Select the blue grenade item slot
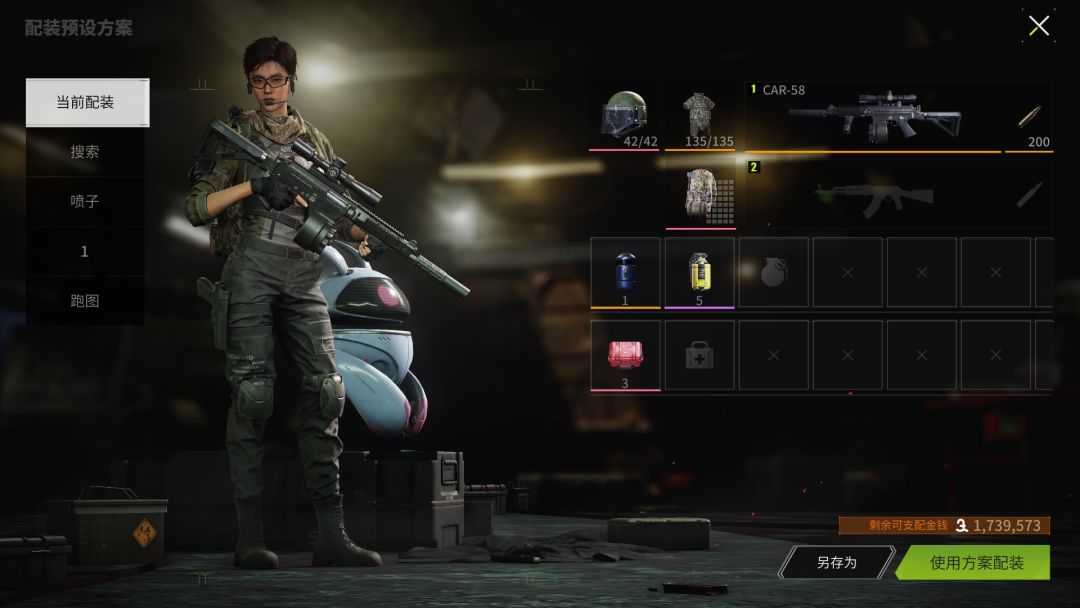 click(625, 272)
